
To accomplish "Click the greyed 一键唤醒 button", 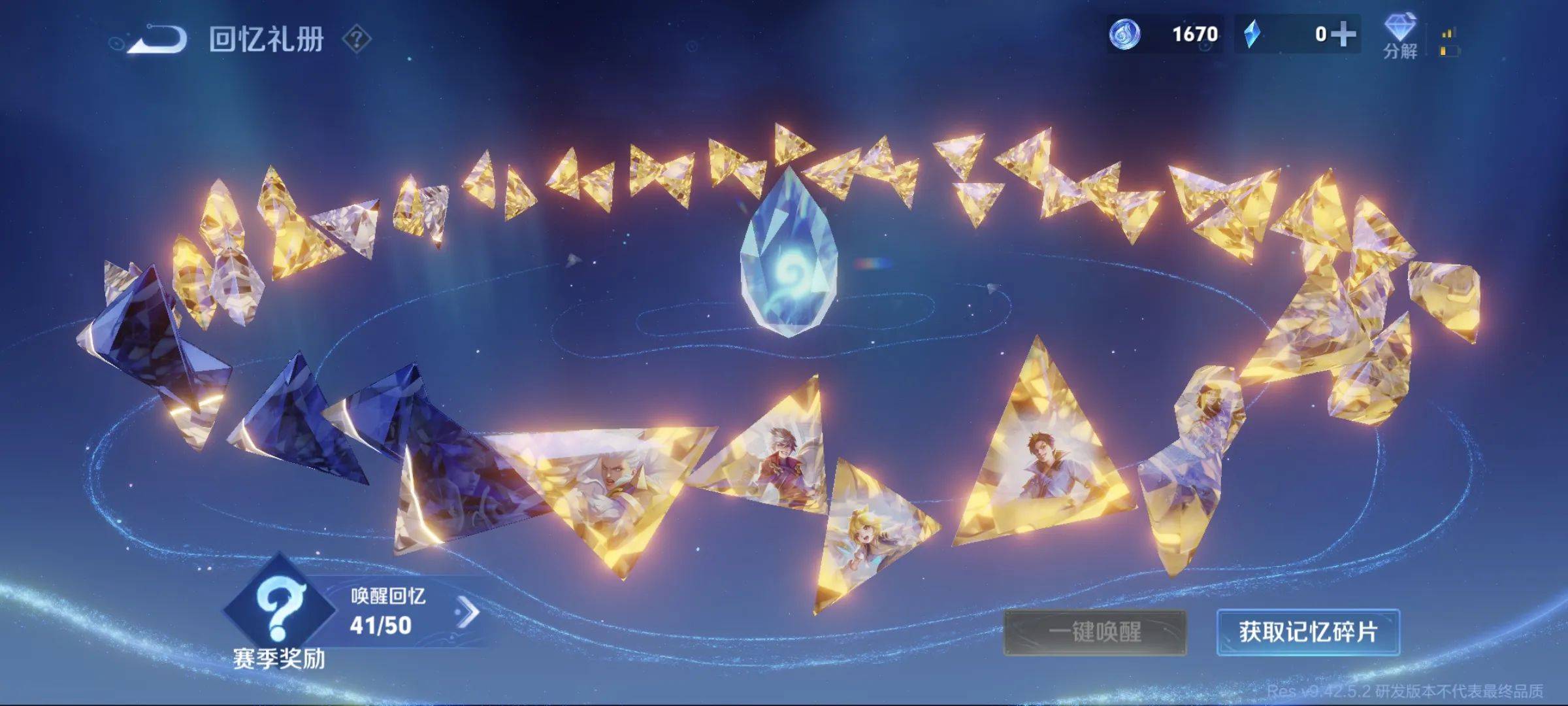I will click(x=1094, y=632).
